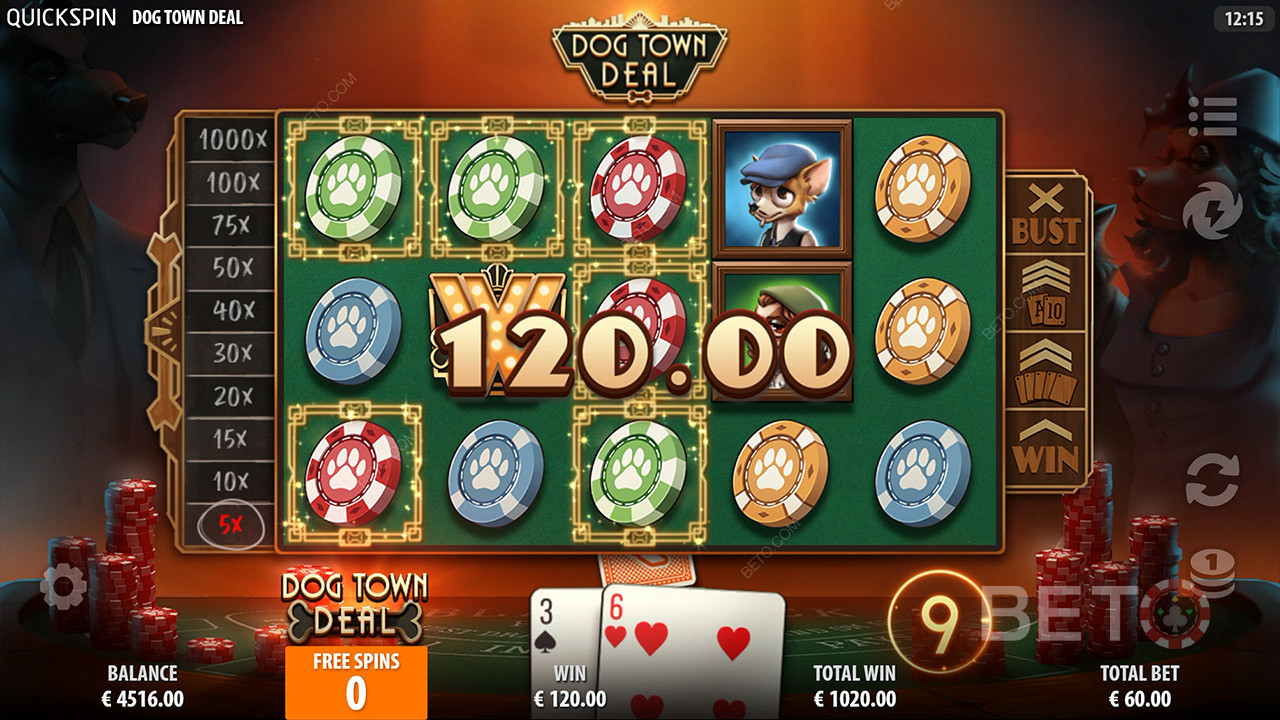The image size is (1280, 720).
Task: Open the settings gear
Action: [x=64, y=587]
